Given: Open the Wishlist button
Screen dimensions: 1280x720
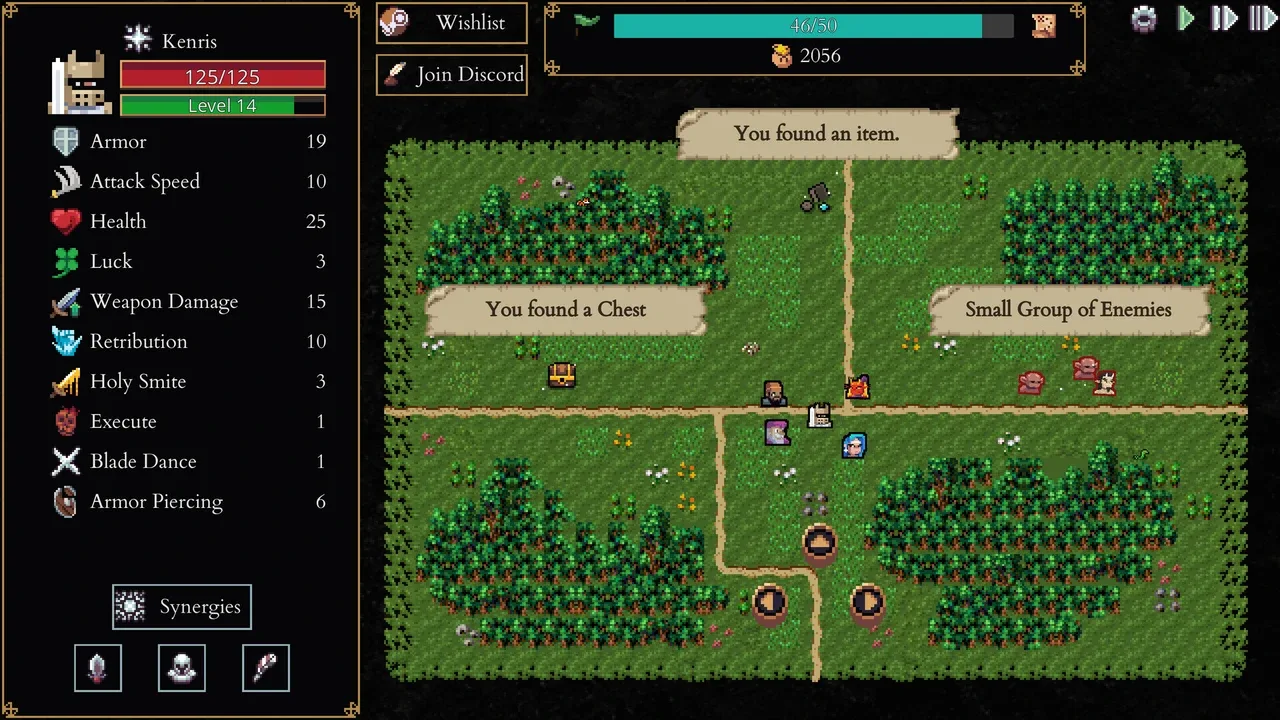Looking at the screenshot, I should pos(452,23).
